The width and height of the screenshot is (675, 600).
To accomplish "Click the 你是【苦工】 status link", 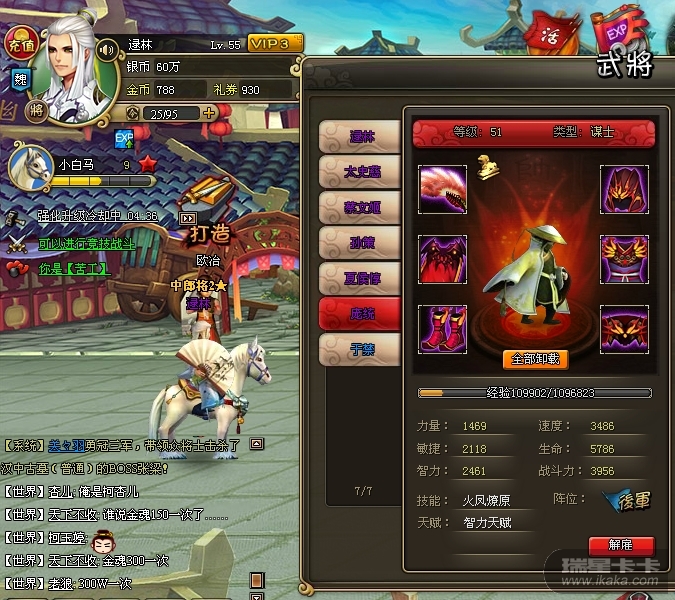I will [72, 269].
